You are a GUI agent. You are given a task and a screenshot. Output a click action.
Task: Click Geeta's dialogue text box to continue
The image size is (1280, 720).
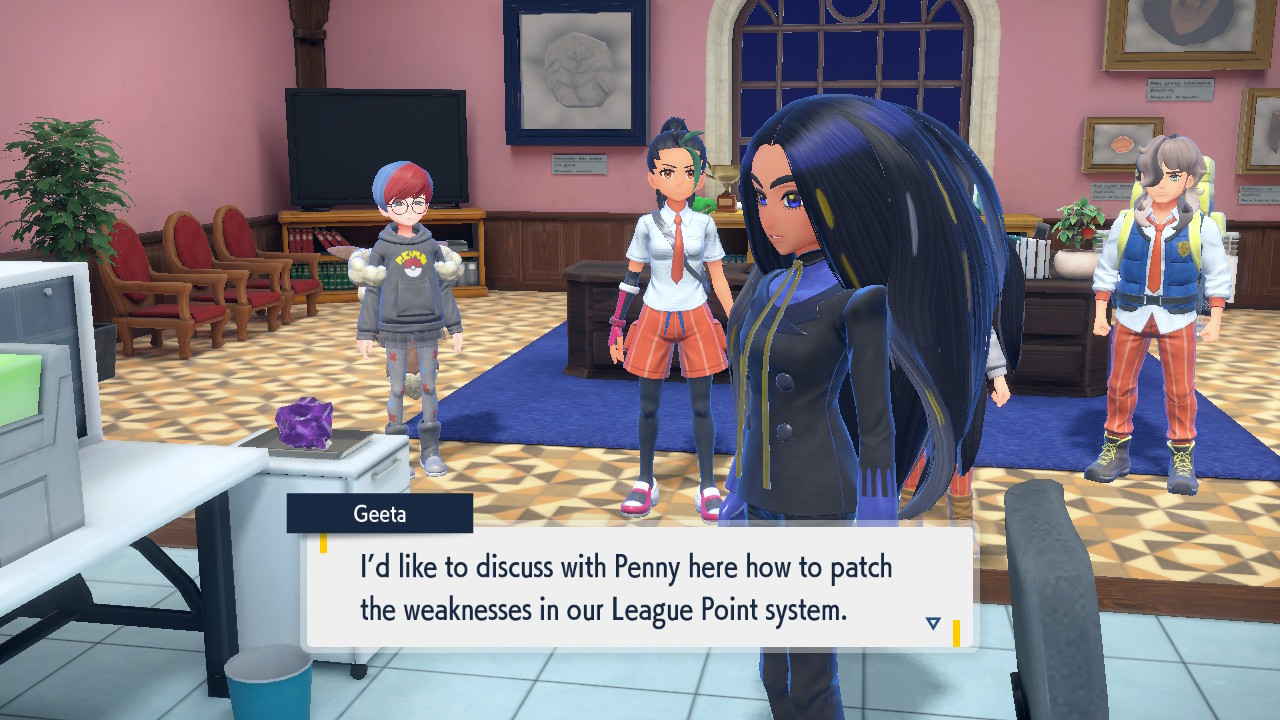[640, 588]
